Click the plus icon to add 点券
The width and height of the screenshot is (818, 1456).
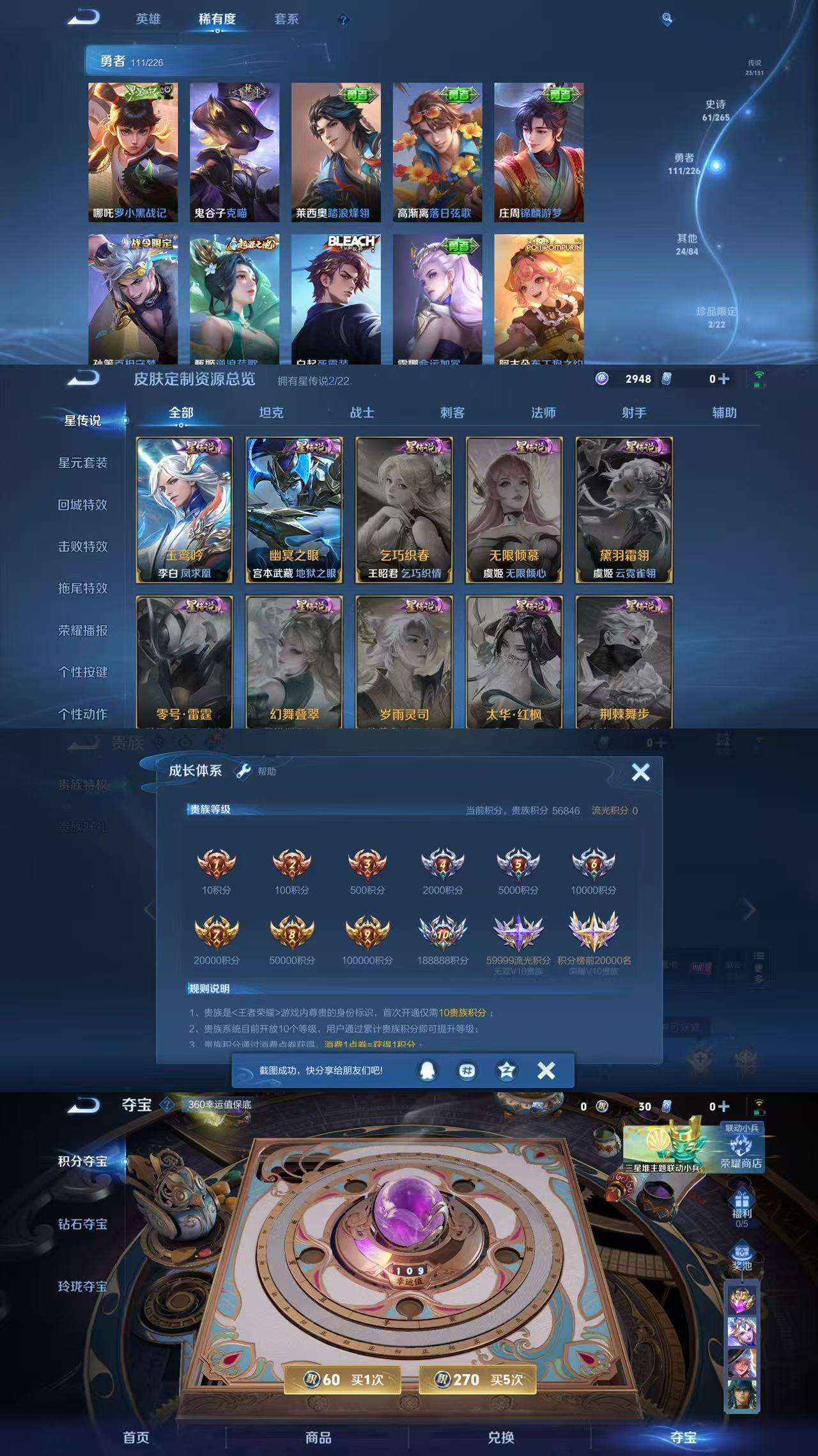(x=723, y=379)
